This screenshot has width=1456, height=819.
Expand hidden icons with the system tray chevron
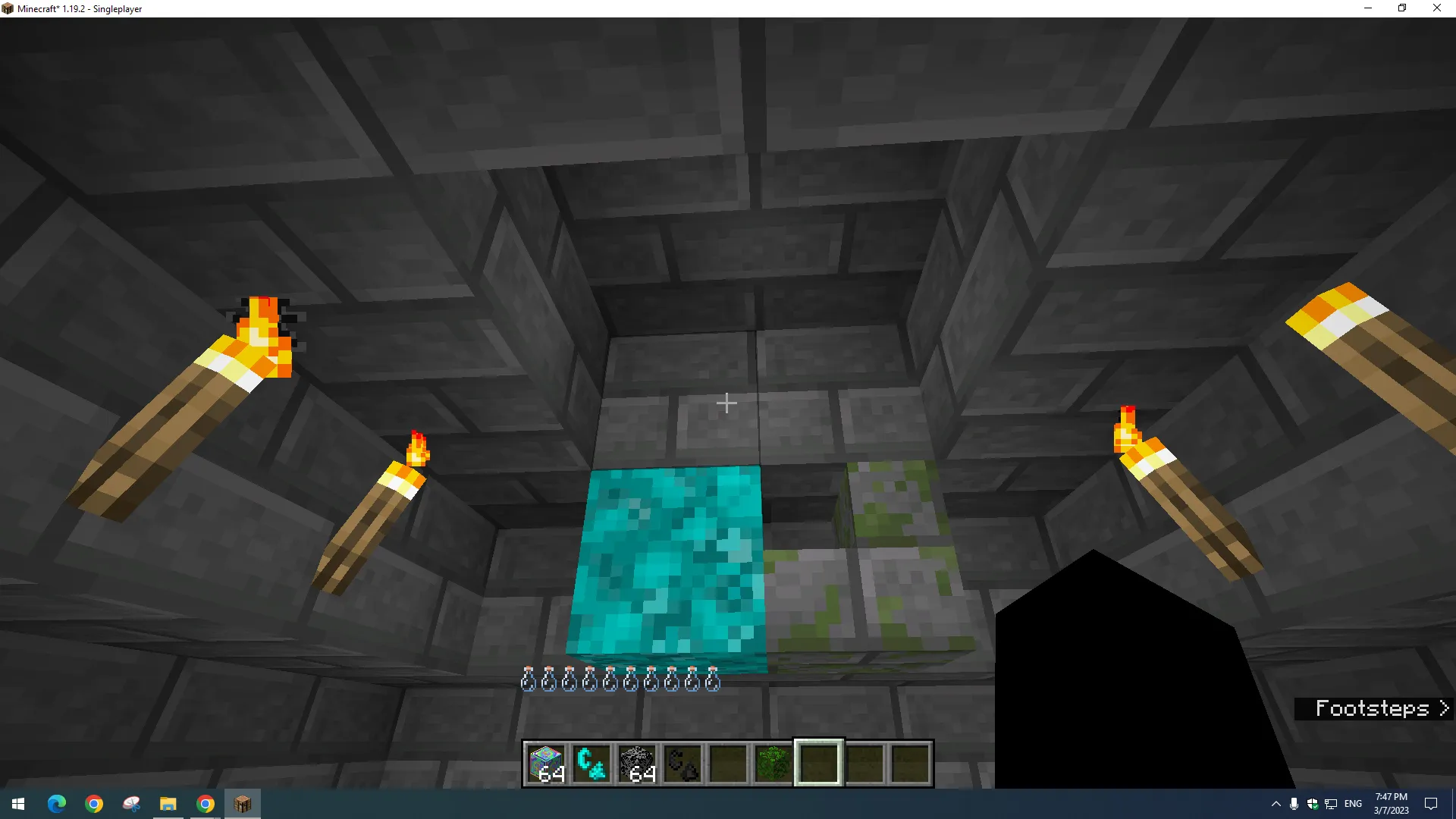click(x=1275, y=803)
